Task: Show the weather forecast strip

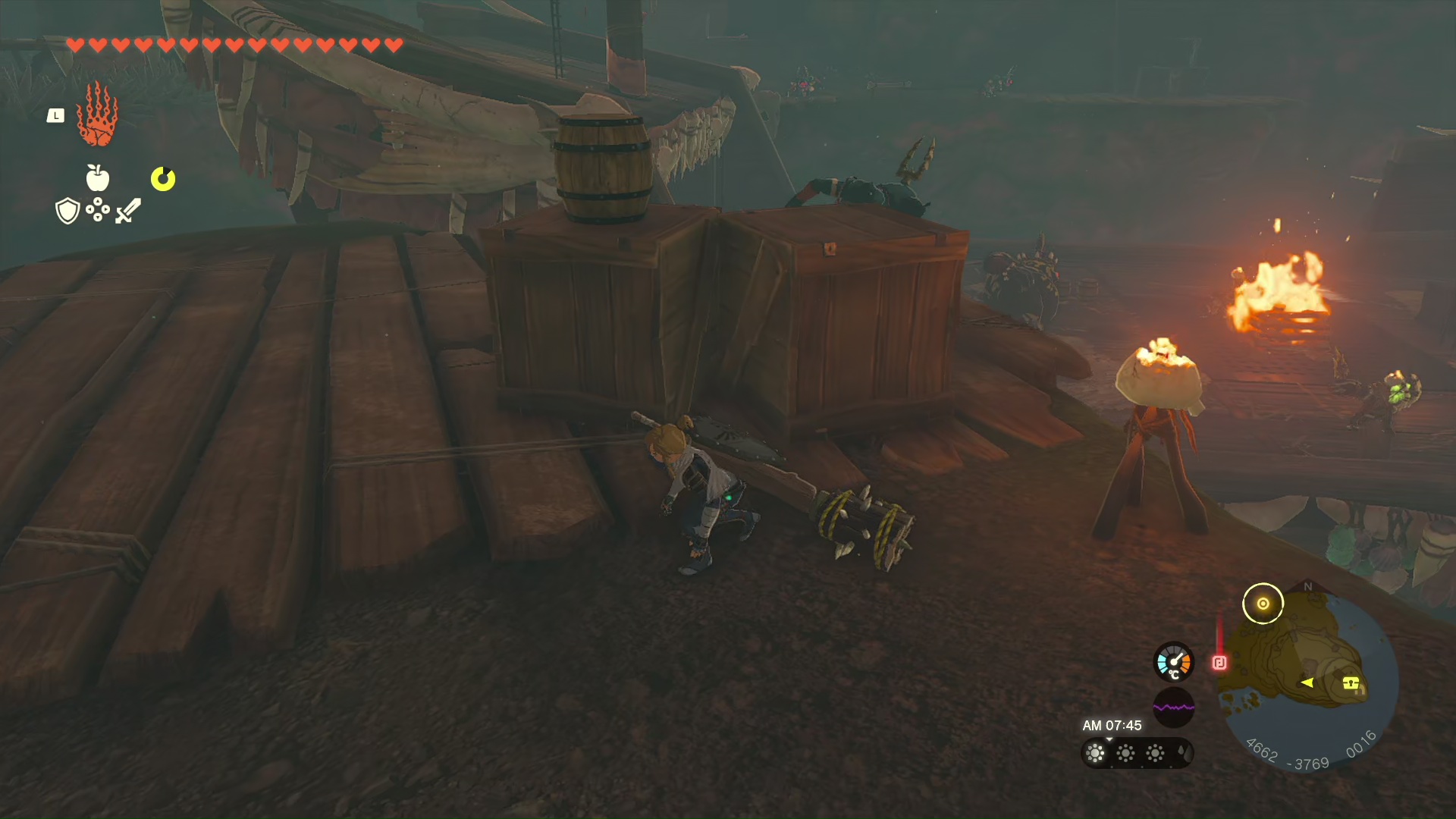Action: (x=1137, y=753)
